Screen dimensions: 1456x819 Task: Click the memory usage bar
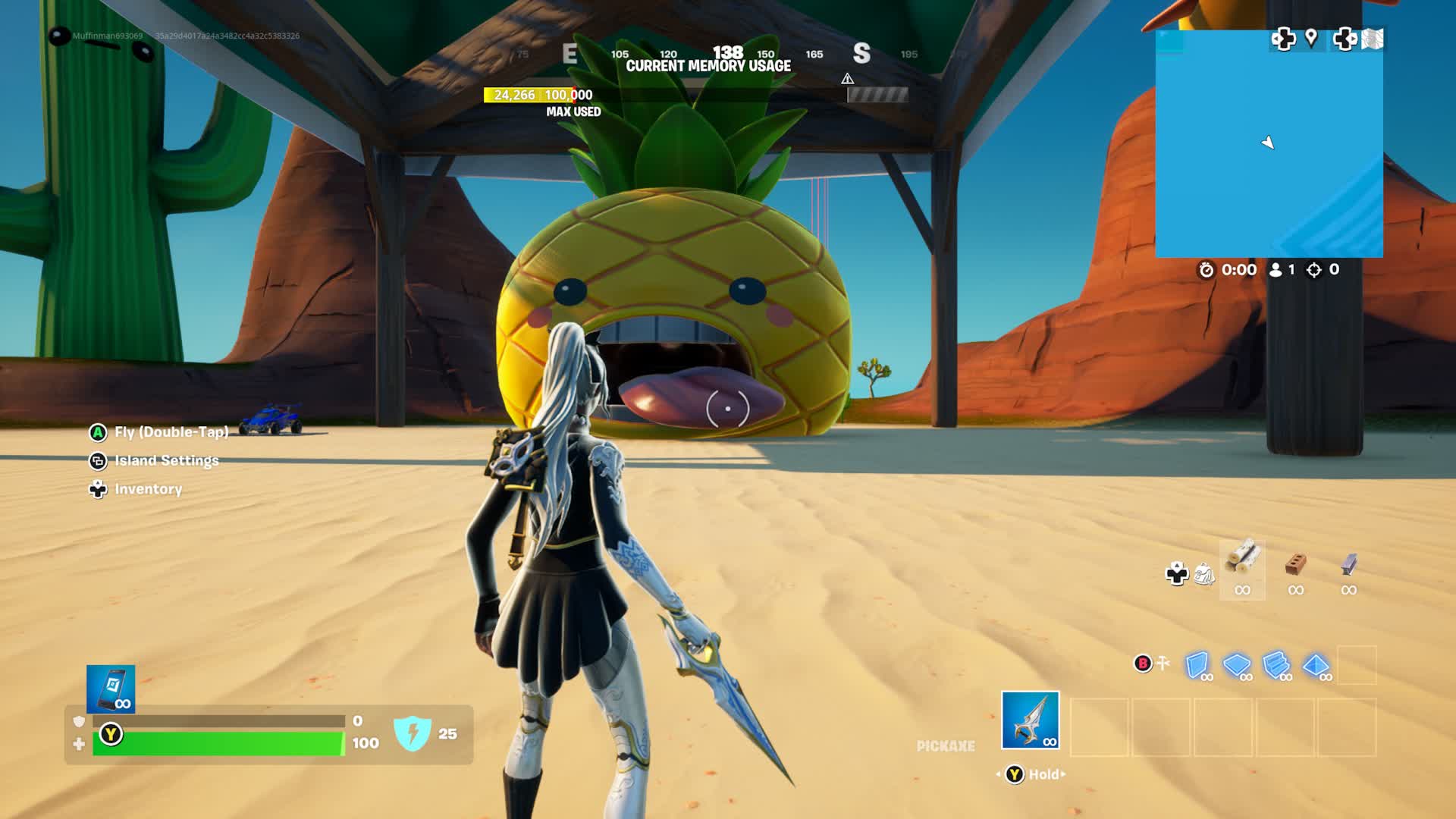(x=695, y=95)
